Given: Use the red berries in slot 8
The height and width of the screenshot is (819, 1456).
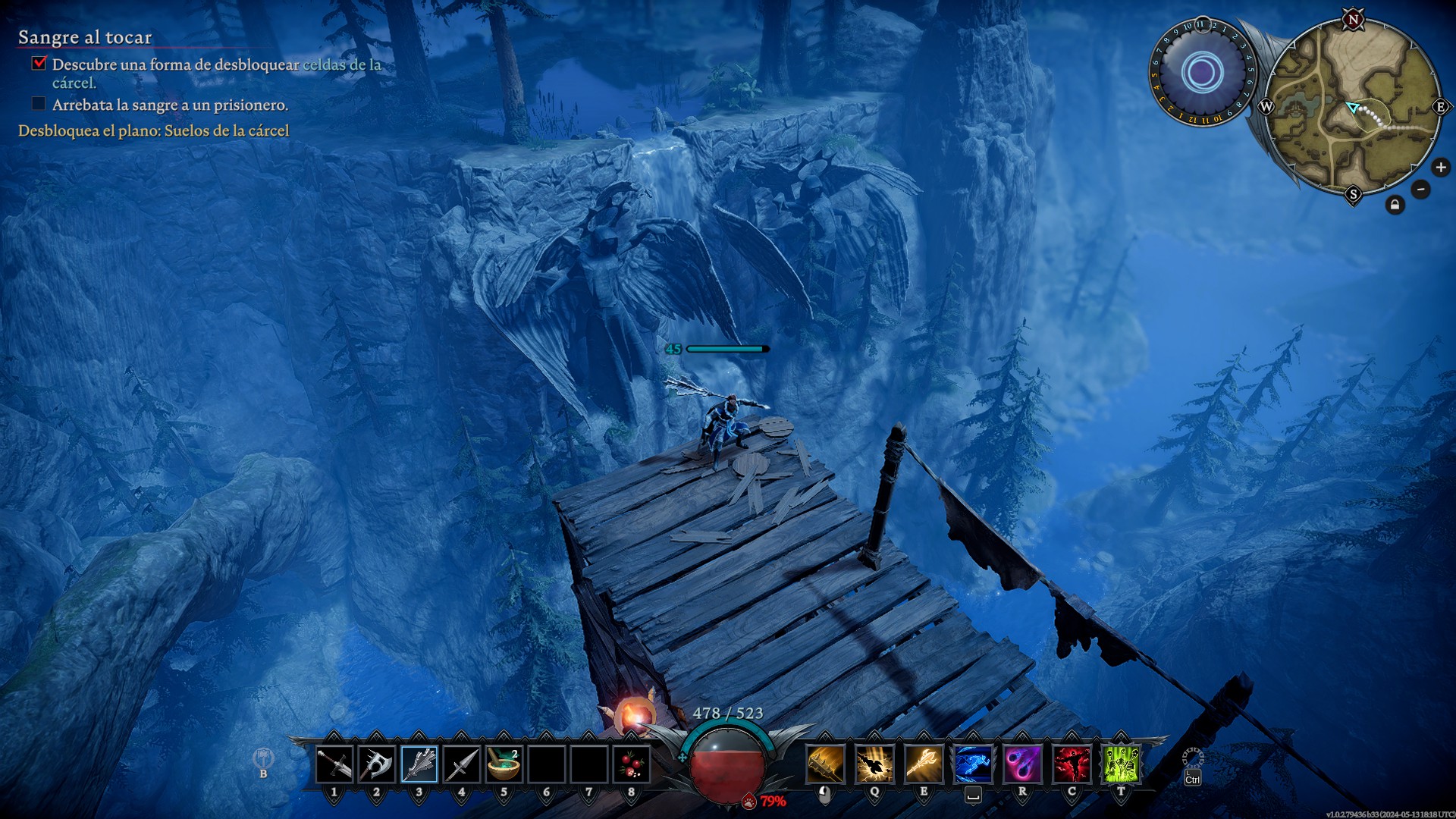Looking at the screenshot, I should coord(631,764).
